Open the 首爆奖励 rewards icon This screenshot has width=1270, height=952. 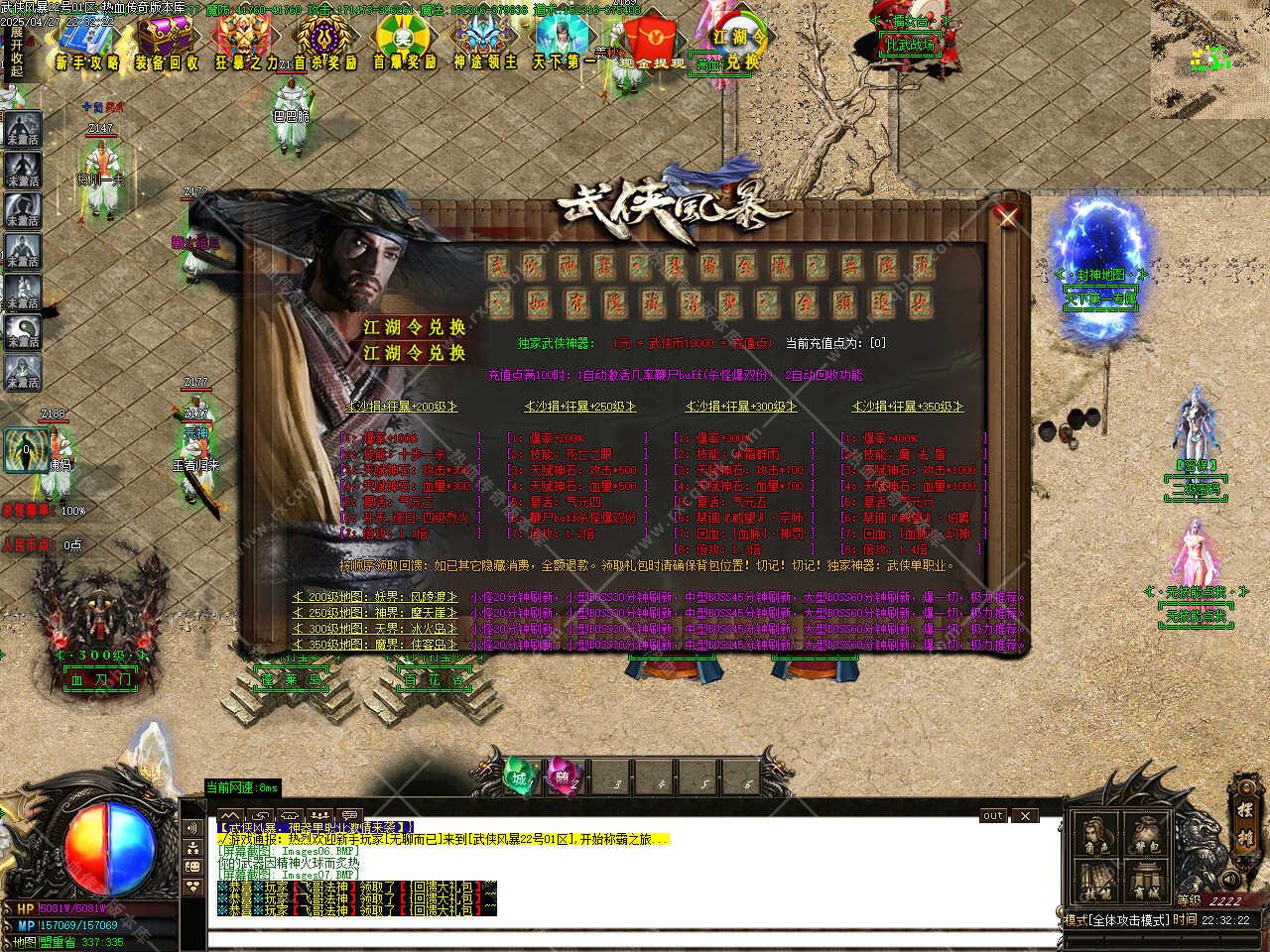(404, 43)
